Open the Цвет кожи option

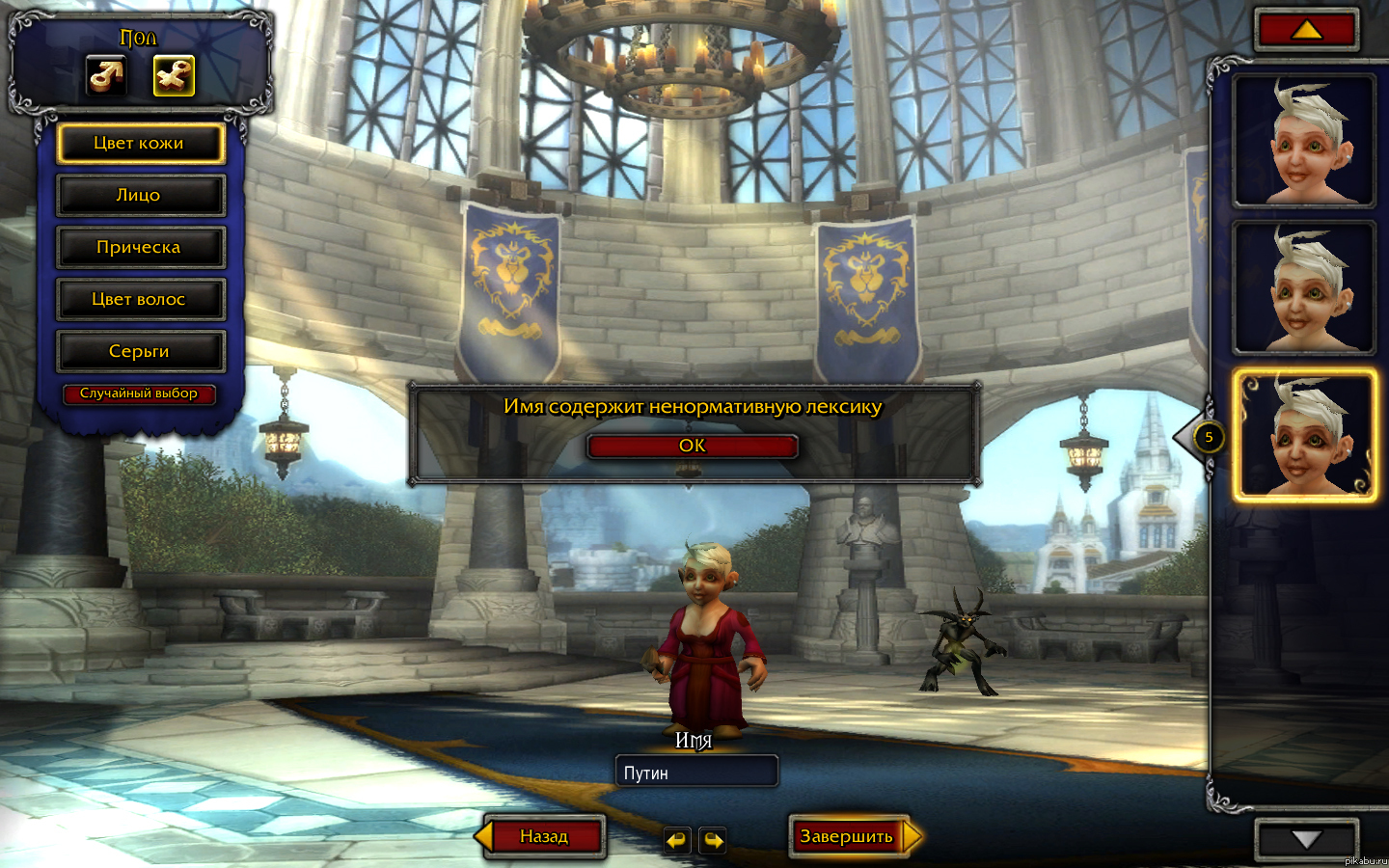click(140, 144)
